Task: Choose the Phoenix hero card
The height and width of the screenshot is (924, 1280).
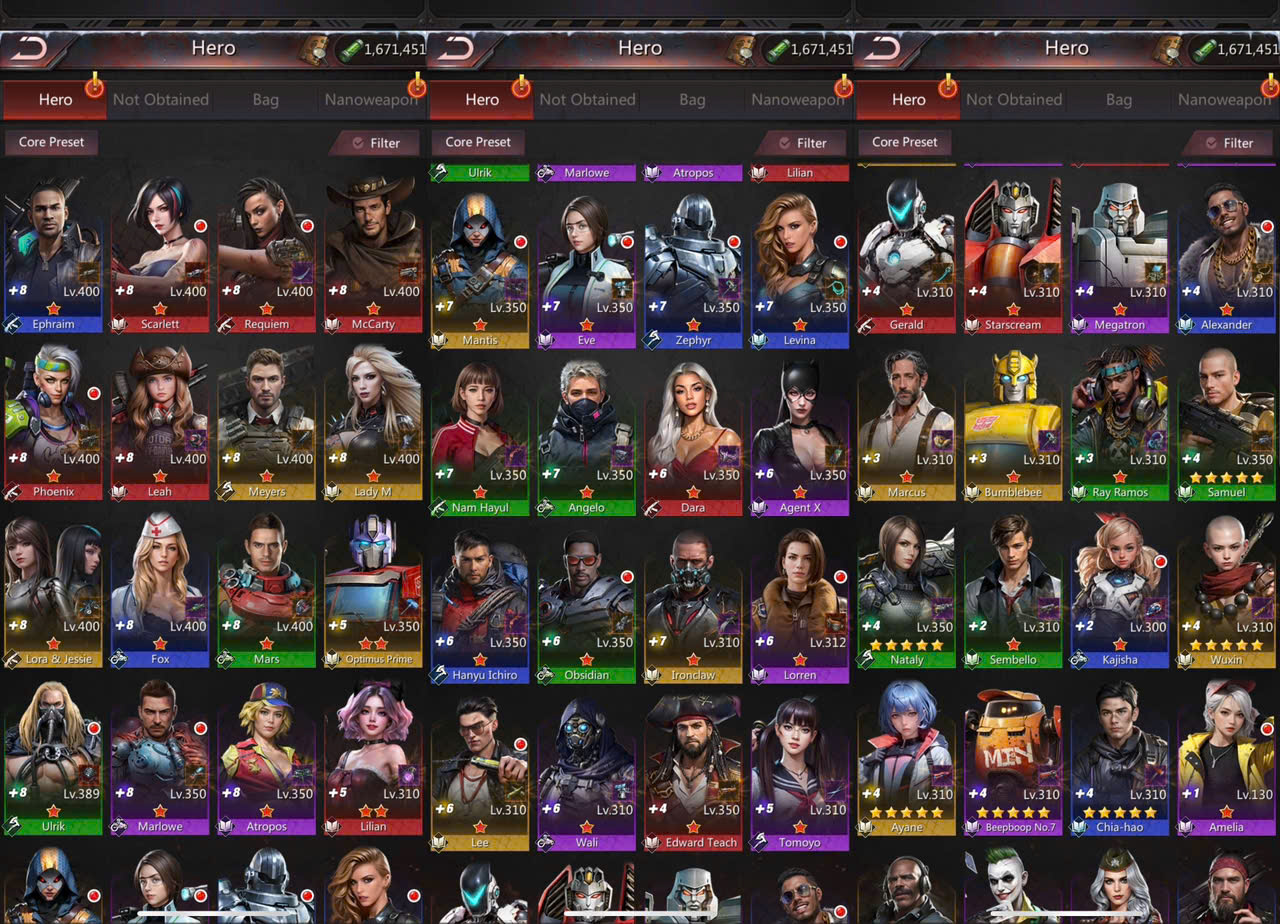Action: [x=53, y=422]
